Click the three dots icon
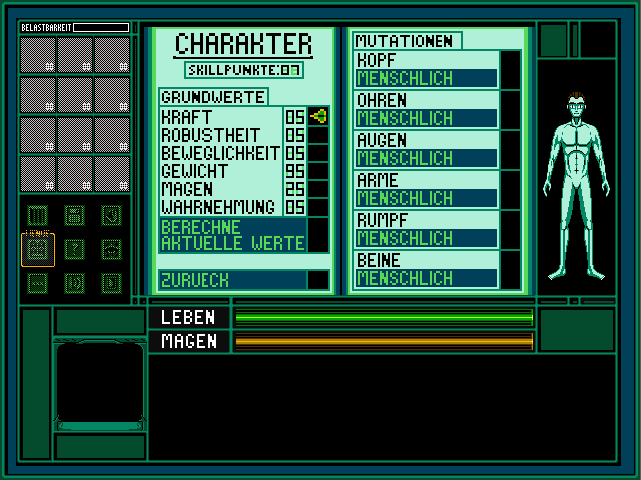This screenshot has width=641, height=480. 37,283
